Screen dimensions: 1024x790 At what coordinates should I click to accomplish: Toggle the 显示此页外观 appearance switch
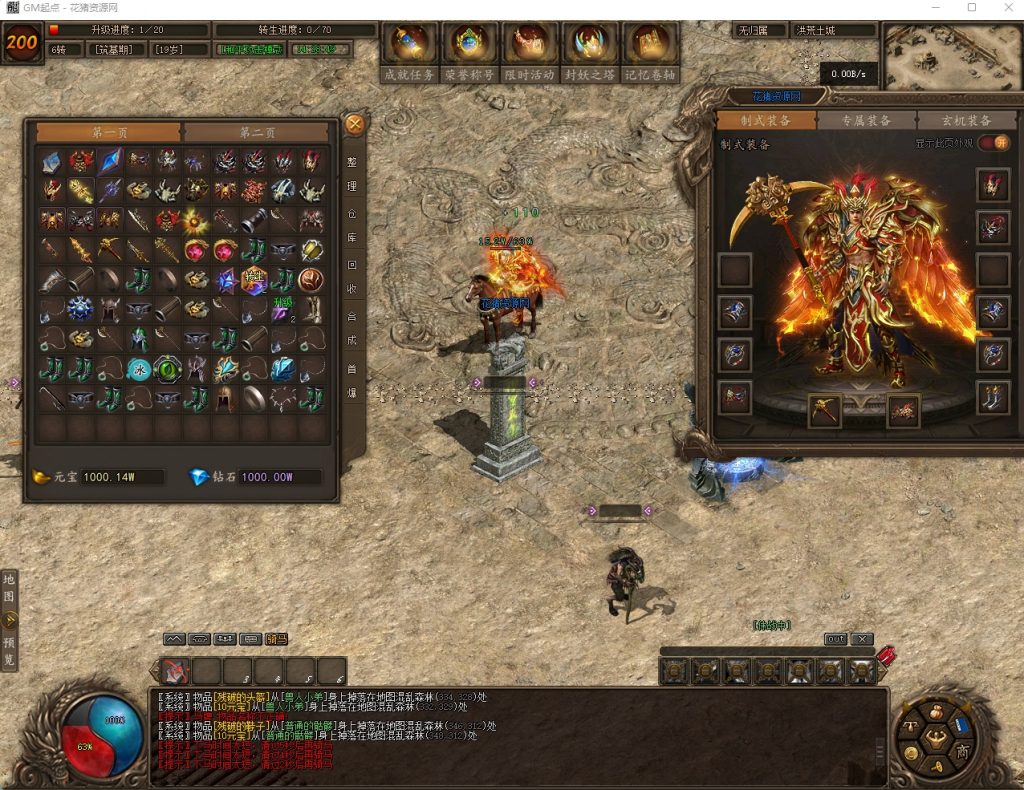tap(993, 143)
